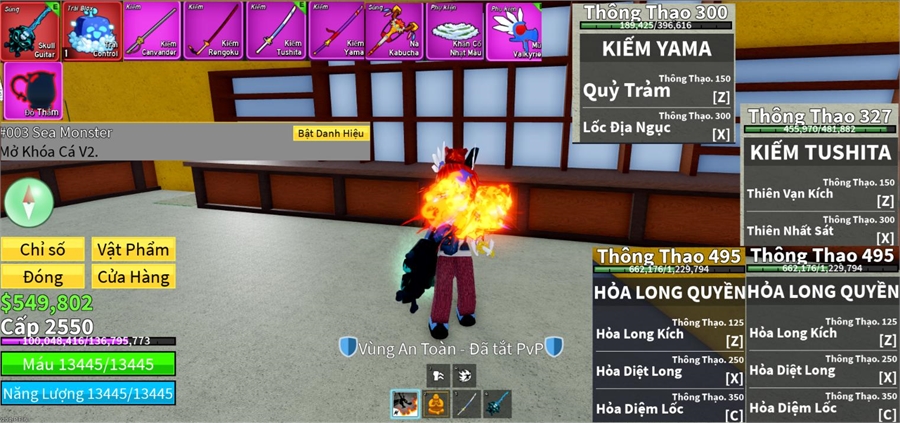Toggle the Bật Danh Hiệu title button
The height and width of the screenshot is (423, 900).
pyautogui.click(x=331, y=133)
